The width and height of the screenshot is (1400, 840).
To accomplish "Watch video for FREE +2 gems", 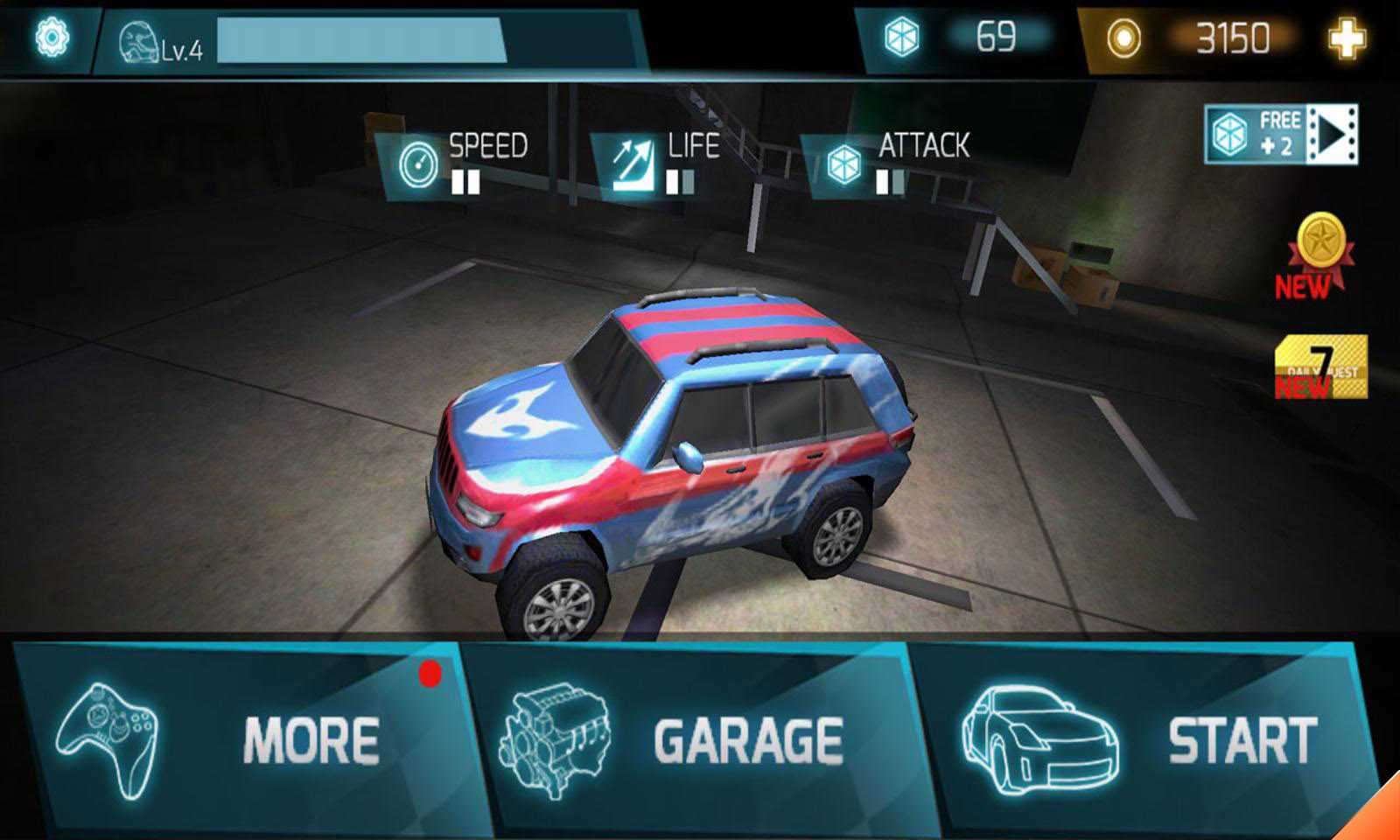I will 1281,134.
